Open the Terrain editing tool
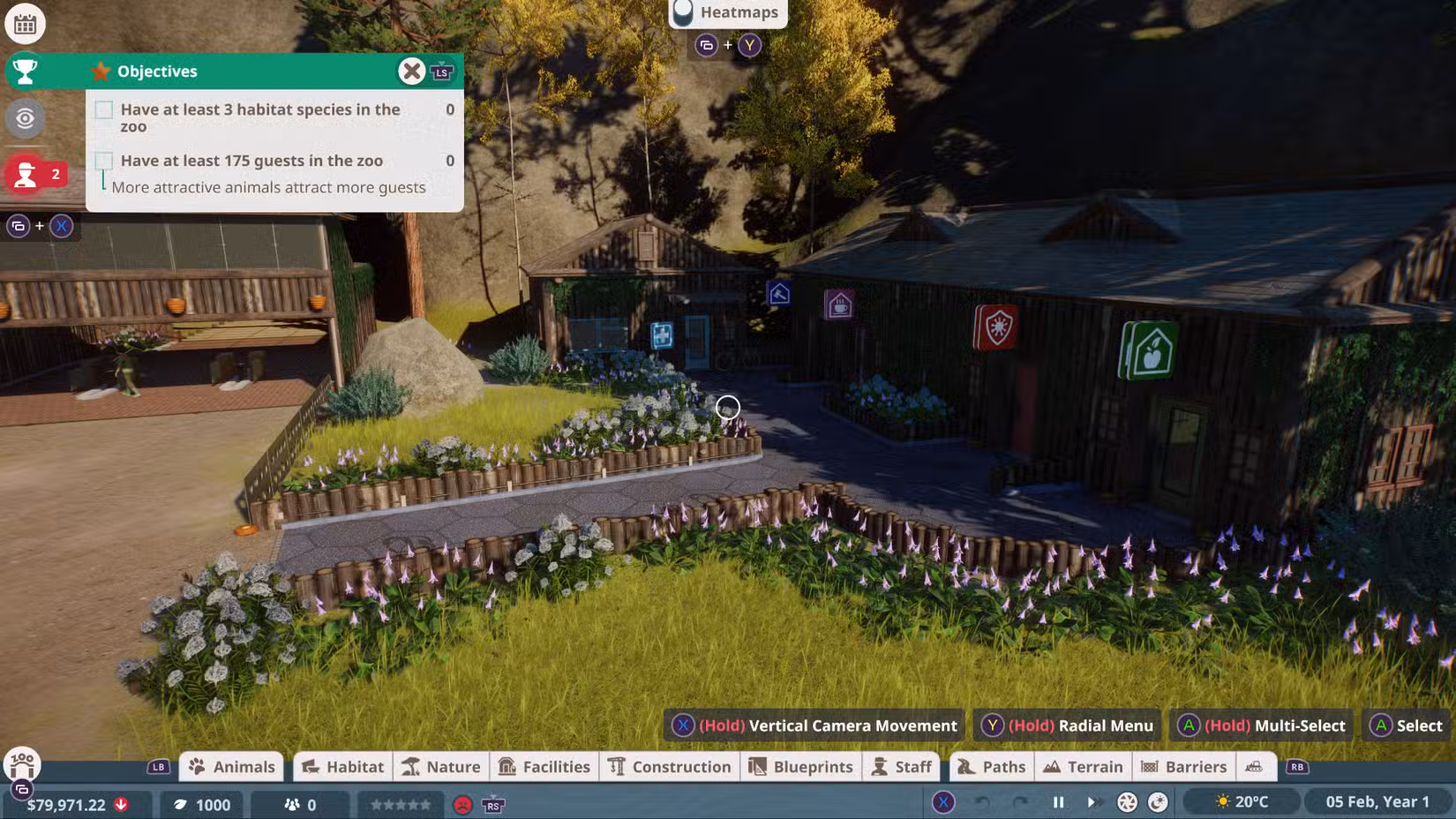Screen dimensions: 1456x819 point(1084,766)
